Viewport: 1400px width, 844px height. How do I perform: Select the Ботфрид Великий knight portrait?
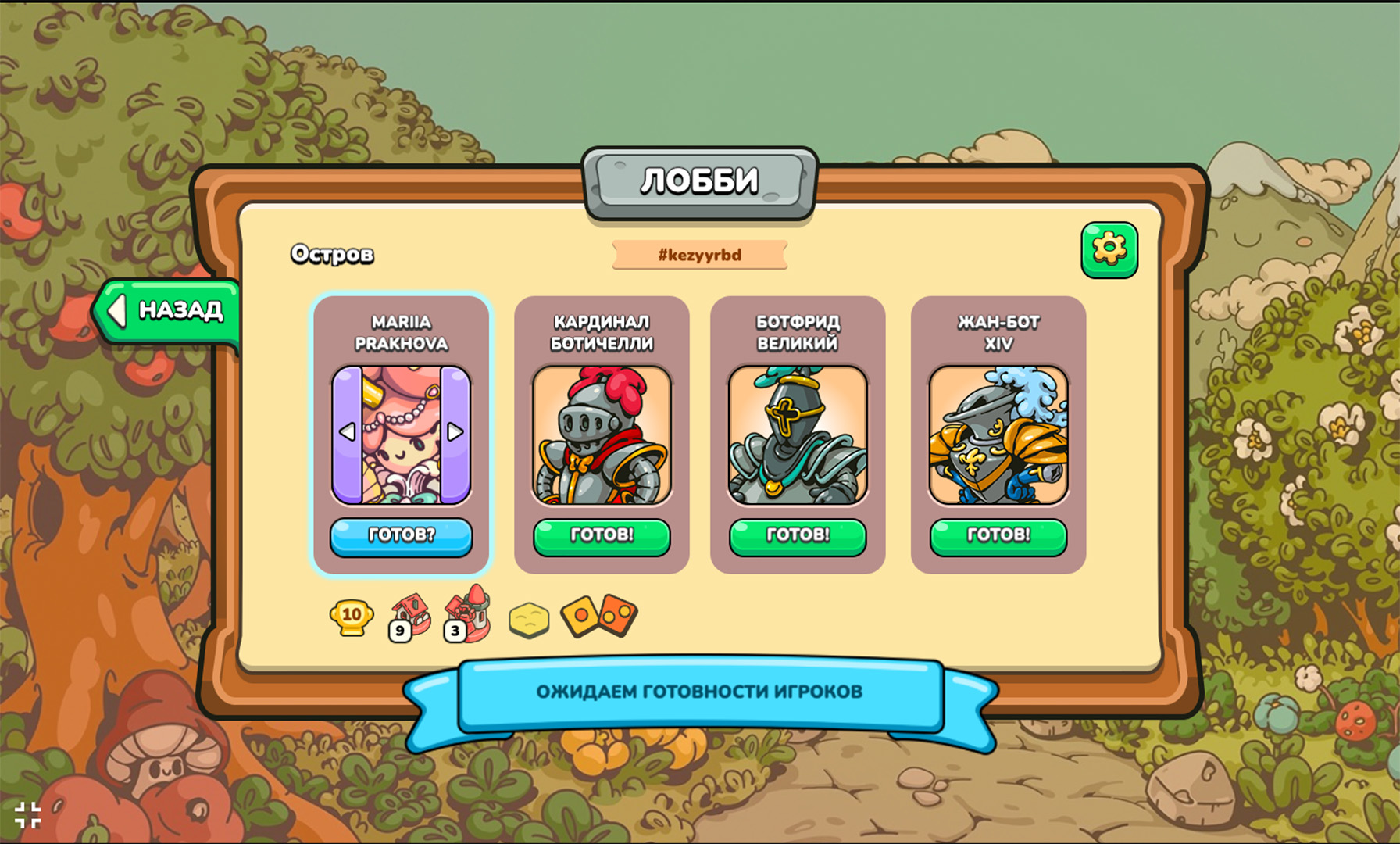coord(798,435)
